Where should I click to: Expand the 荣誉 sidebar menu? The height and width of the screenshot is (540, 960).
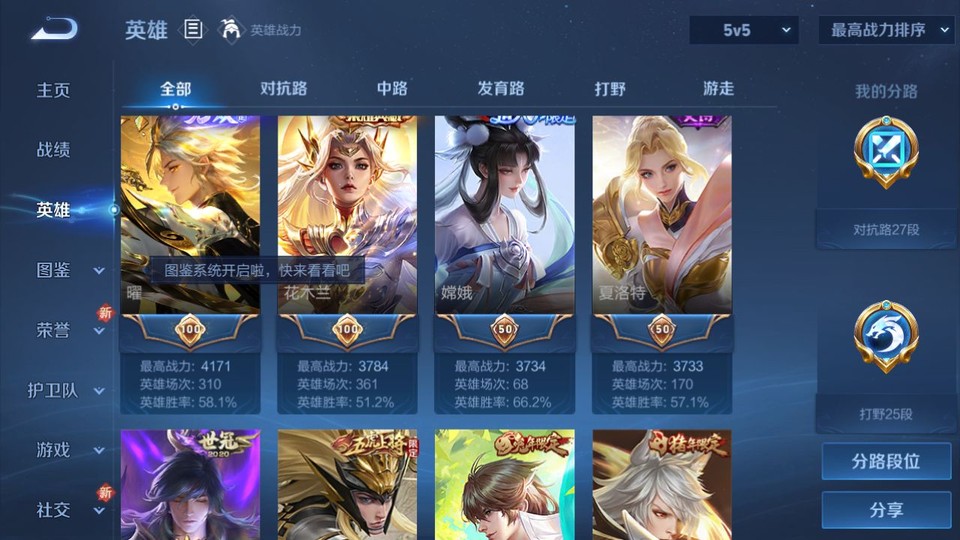(x=66, y=330)
